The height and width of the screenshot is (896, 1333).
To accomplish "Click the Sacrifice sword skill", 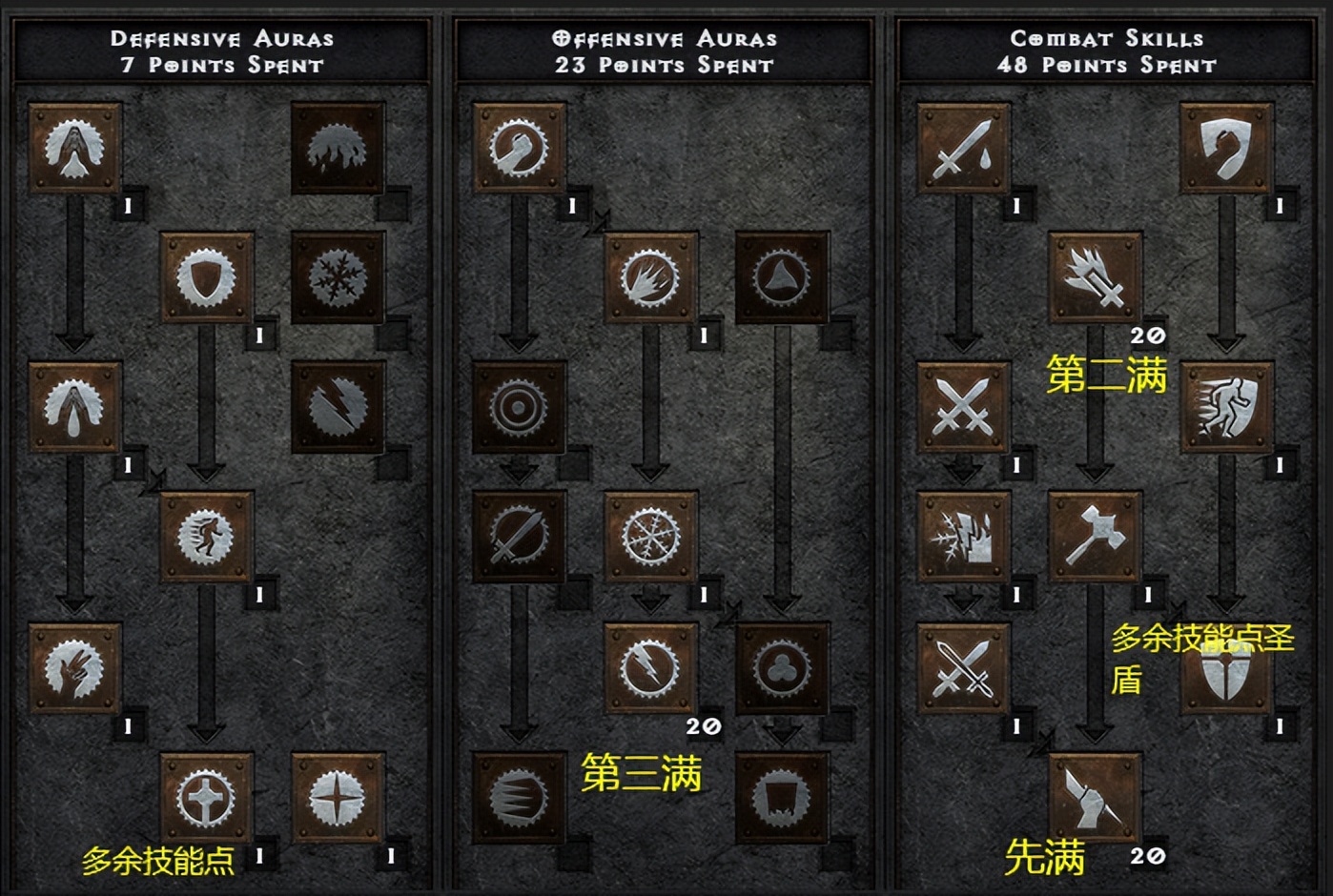I will (x=963, y=149).
